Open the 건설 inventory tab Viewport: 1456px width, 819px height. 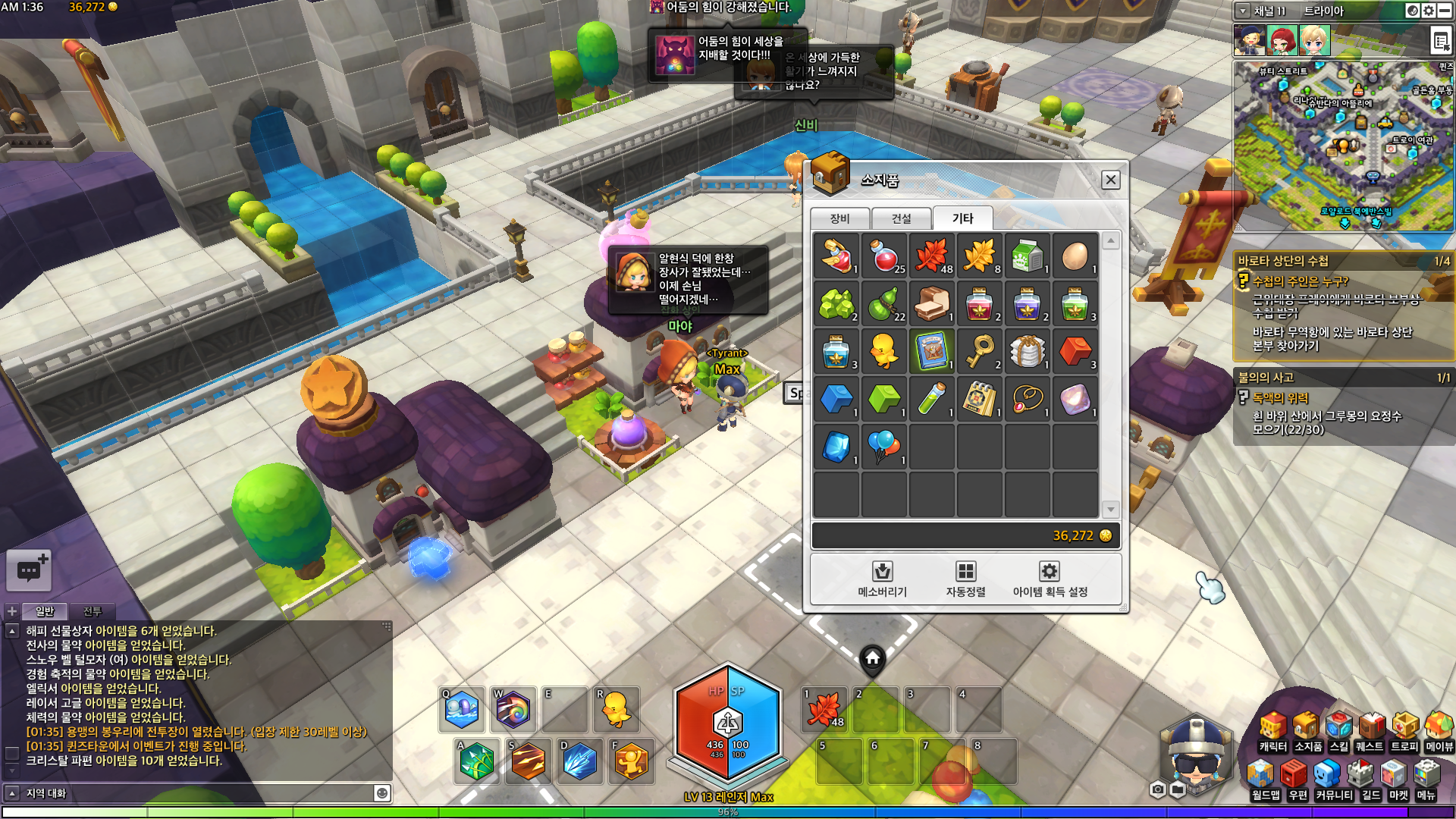coord(901,218)
